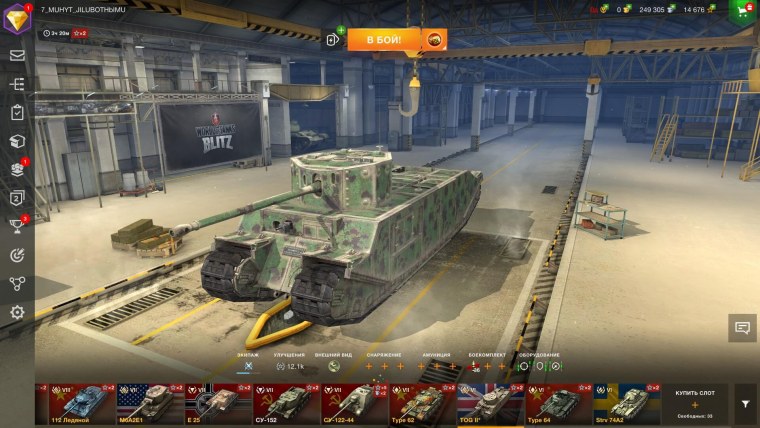Image resolution: width=760 pixels, height=428 pixels.
Task: Open the storage crate icon
Action: point(17,141)
